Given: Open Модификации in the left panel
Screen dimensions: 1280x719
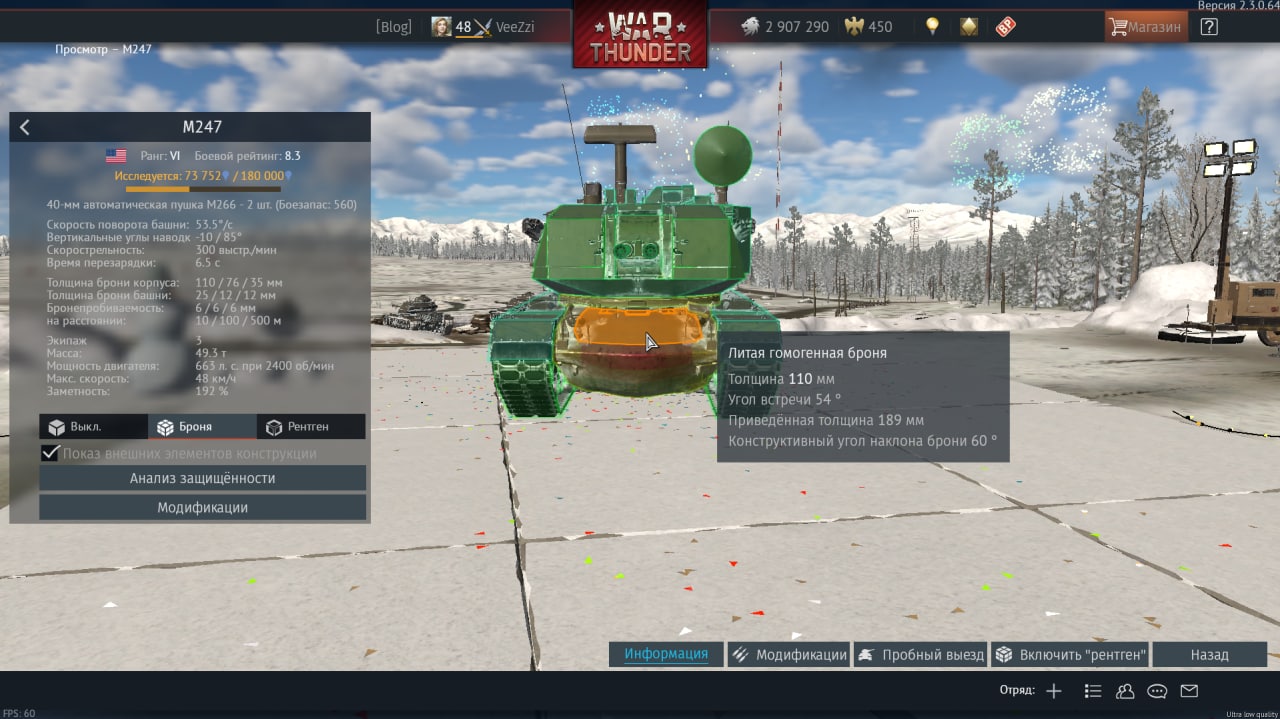Looking at the screenshot, I should [202, 508].
